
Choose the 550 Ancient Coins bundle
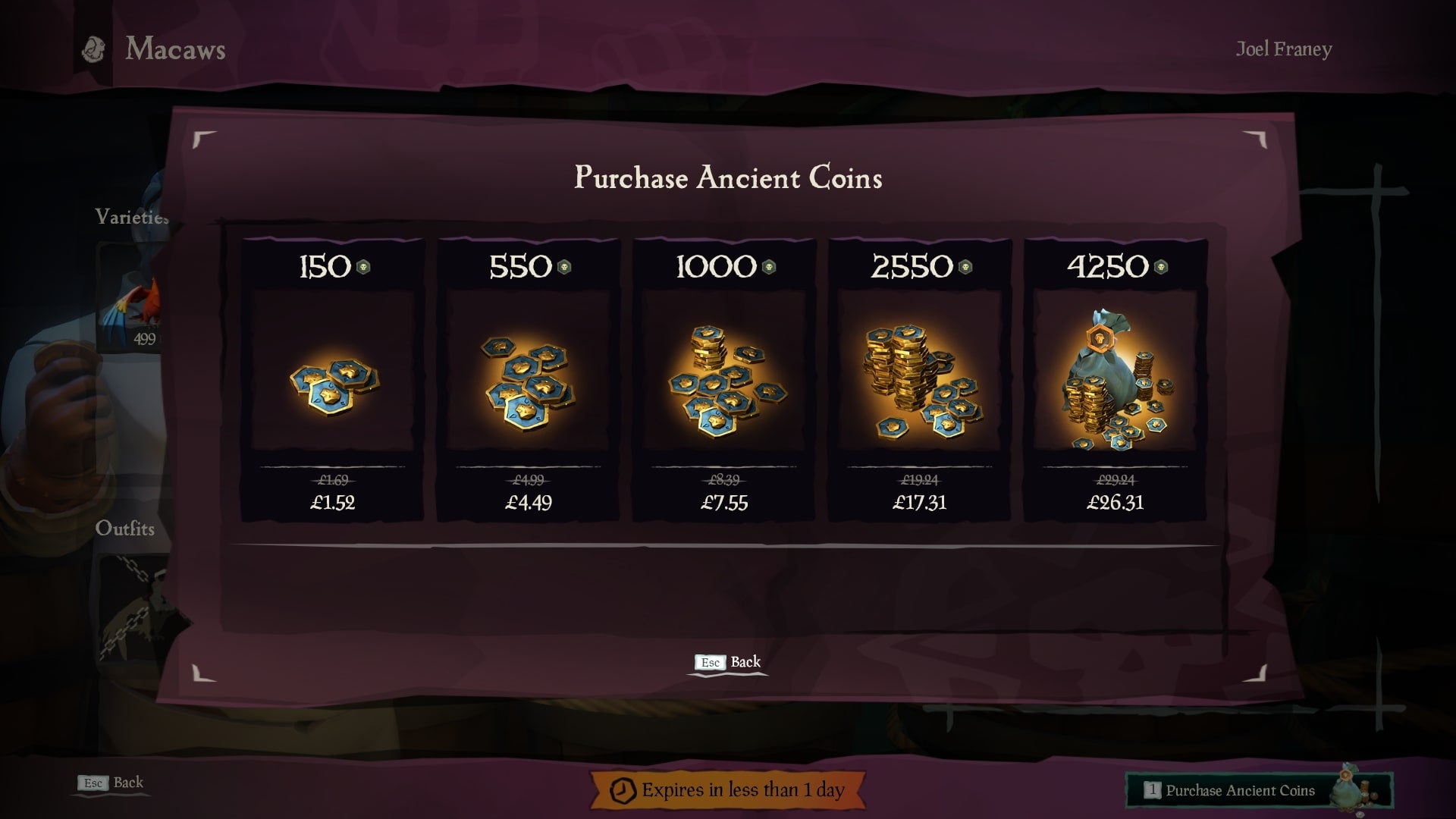528,381
